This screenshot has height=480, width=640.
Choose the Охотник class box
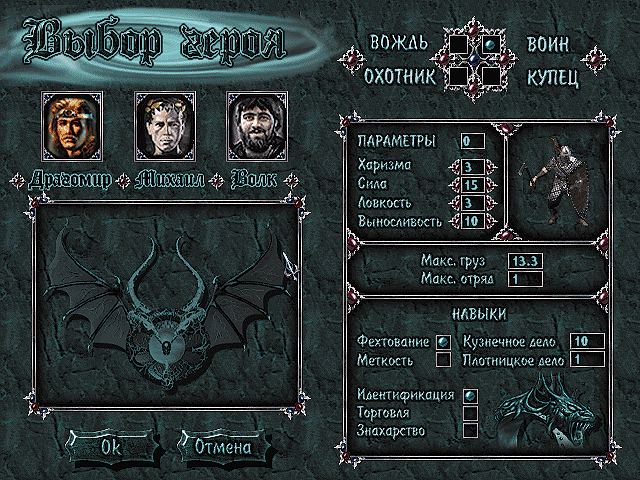click(459, 74)
